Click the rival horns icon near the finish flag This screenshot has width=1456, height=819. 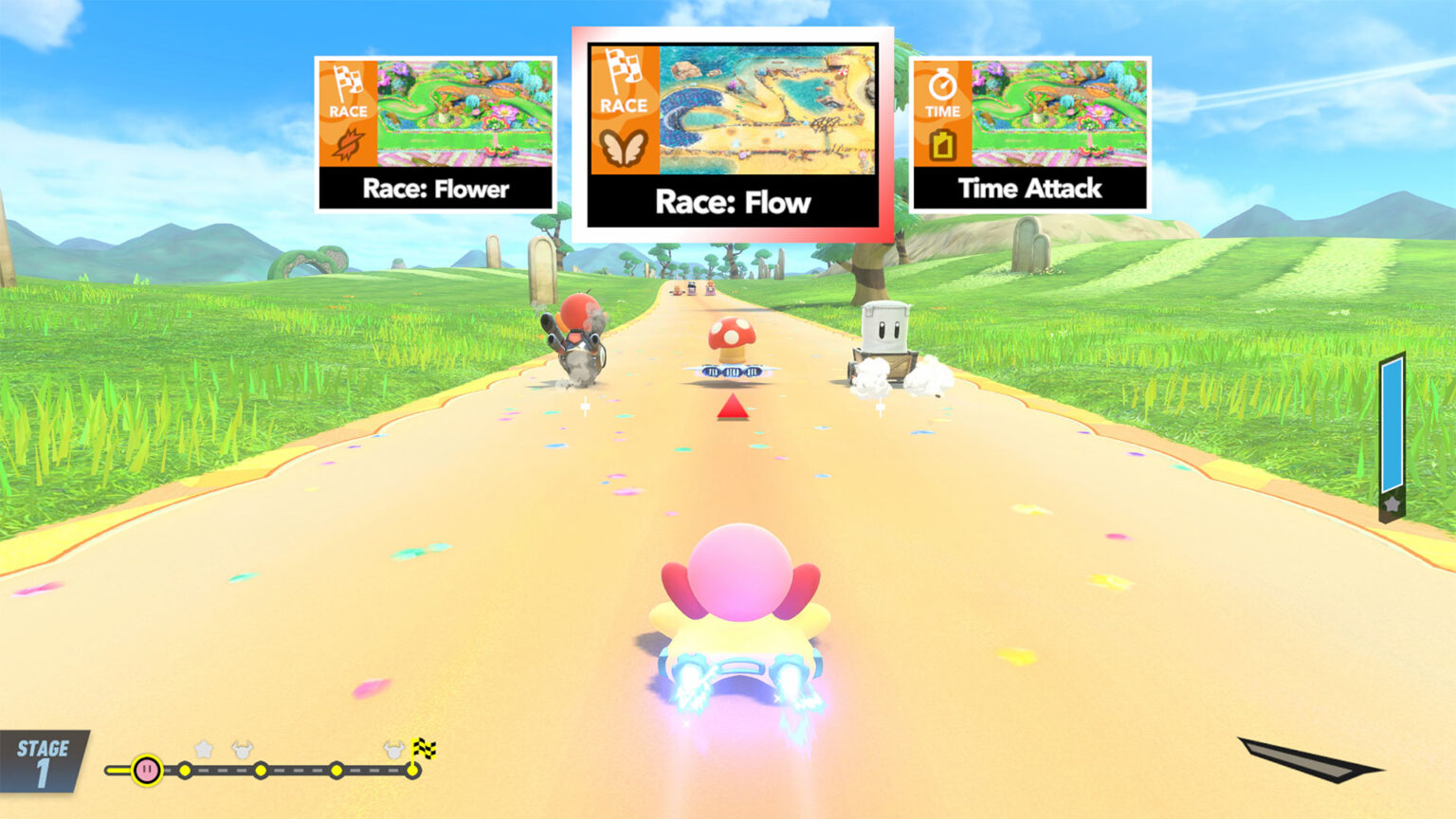tap(392, 749)
